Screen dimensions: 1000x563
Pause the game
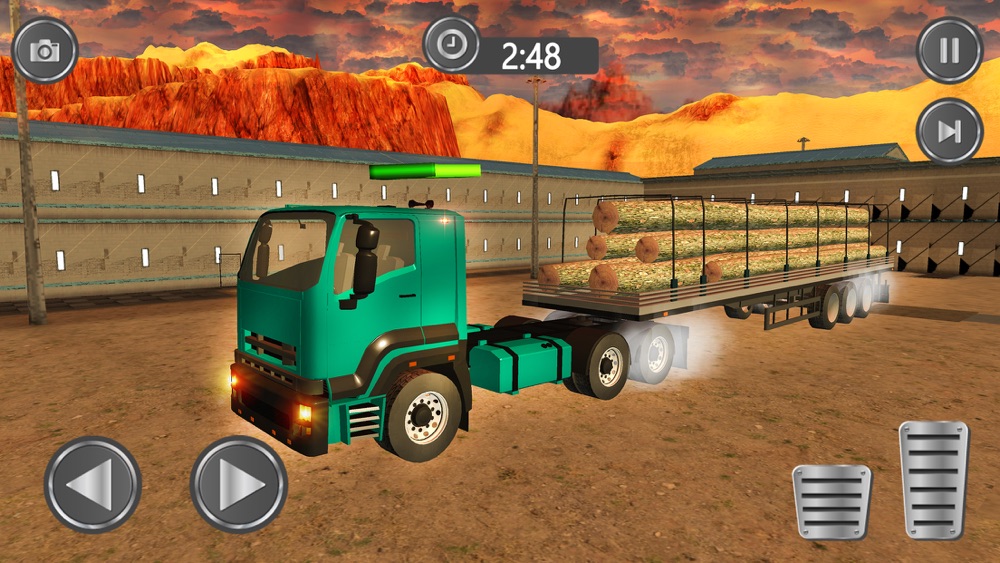(x=949, y=50)
